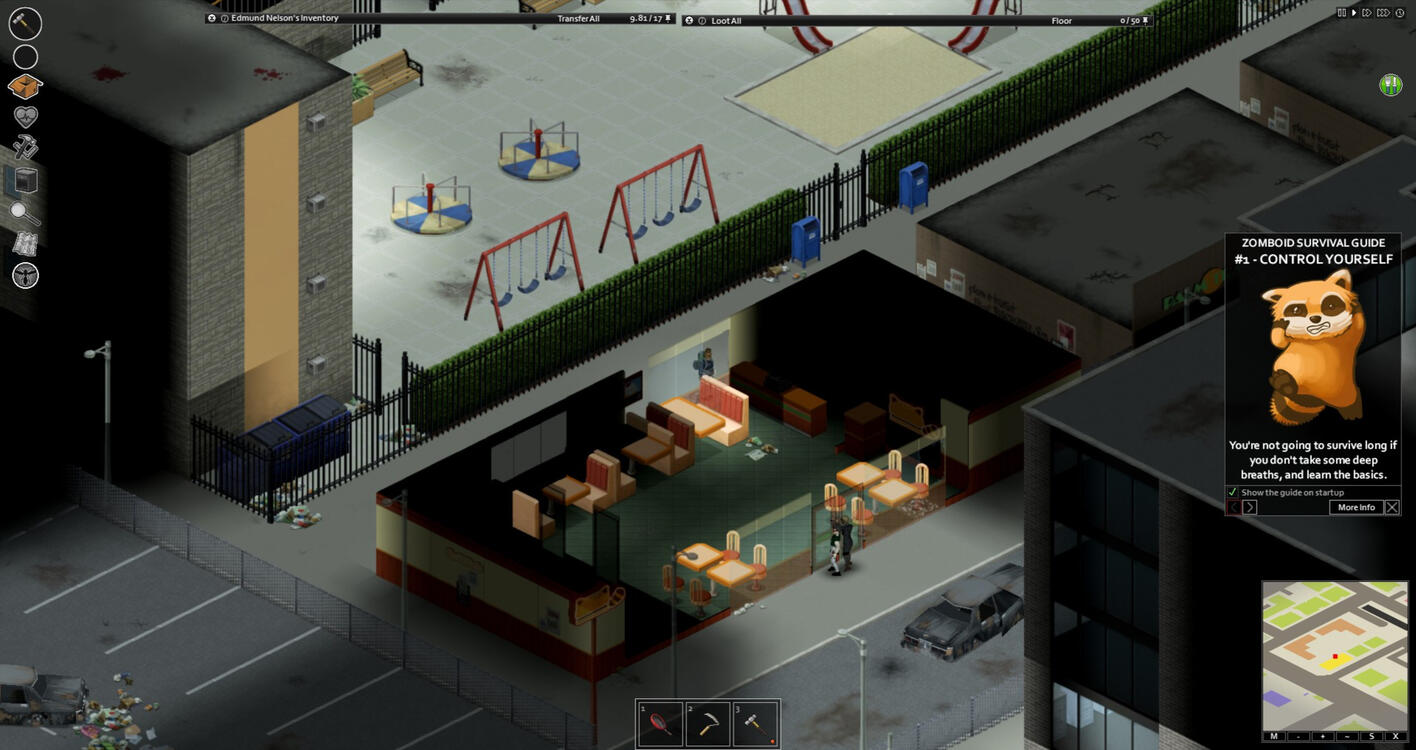Advance to the next survival guide page
1416x750 pixels.
pos(1250,507)
